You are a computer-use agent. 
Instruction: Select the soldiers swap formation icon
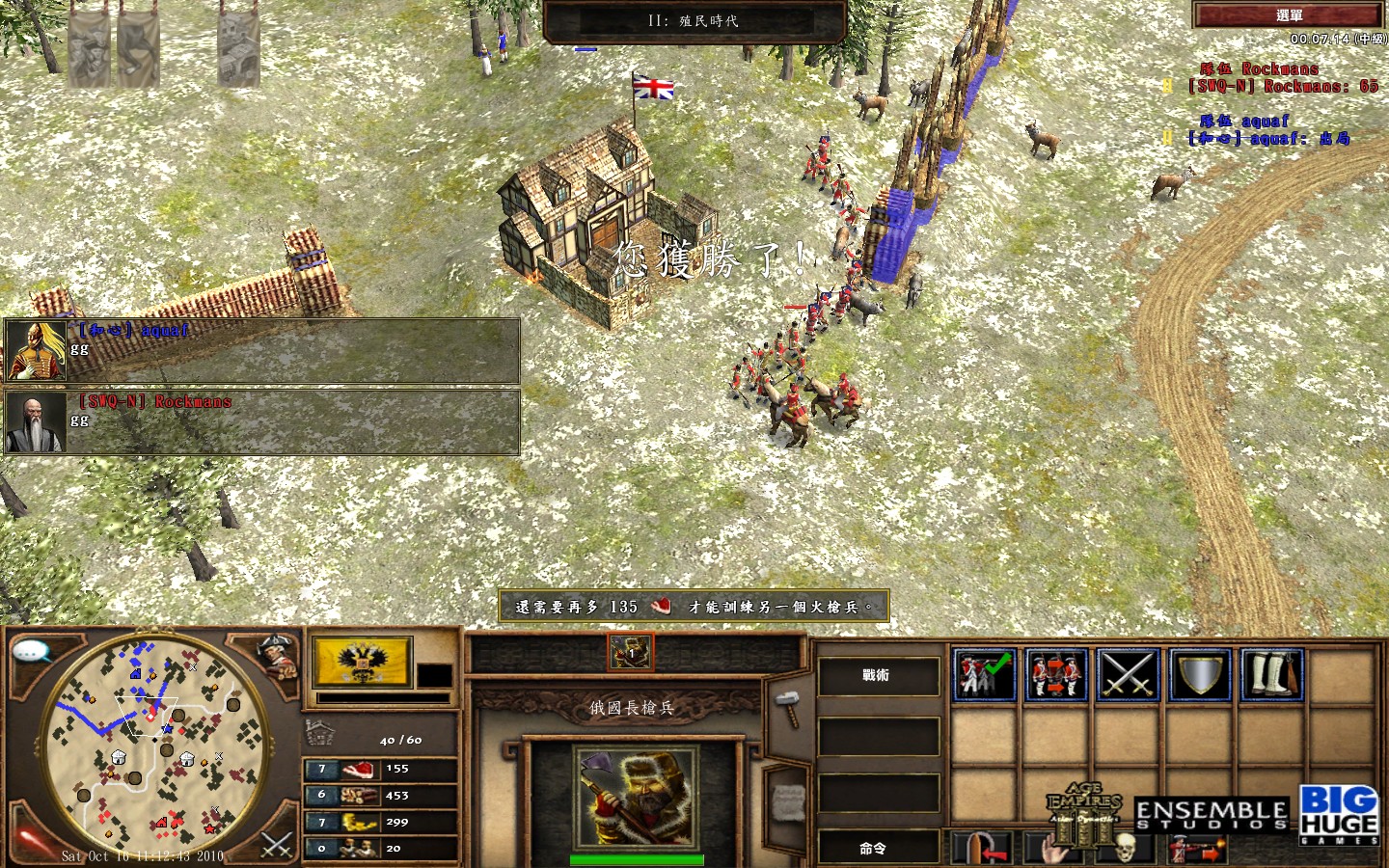(1055, 673)
